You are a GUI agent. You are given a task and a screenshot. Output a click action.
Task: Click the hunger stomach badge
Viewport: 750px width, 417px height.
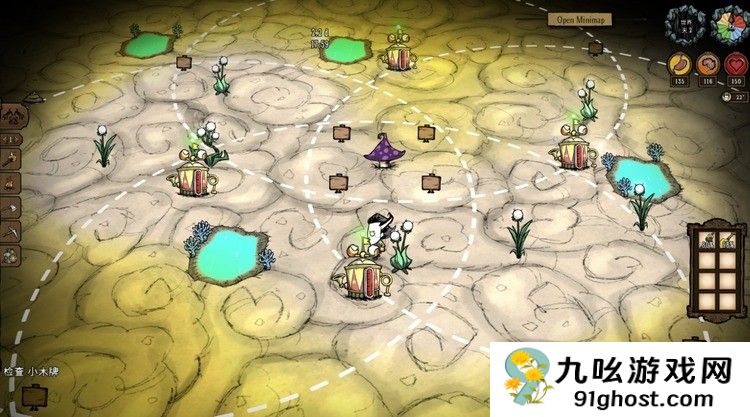(680, 66)
